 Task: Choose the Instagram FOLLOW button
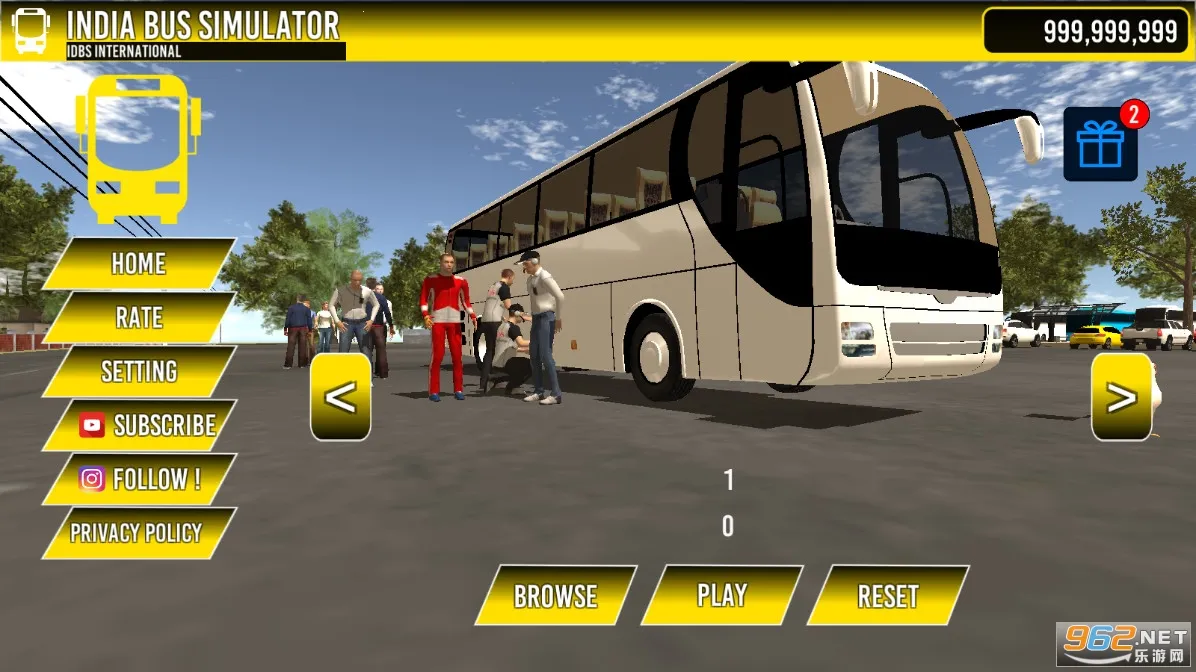click(x=140, y=480)
